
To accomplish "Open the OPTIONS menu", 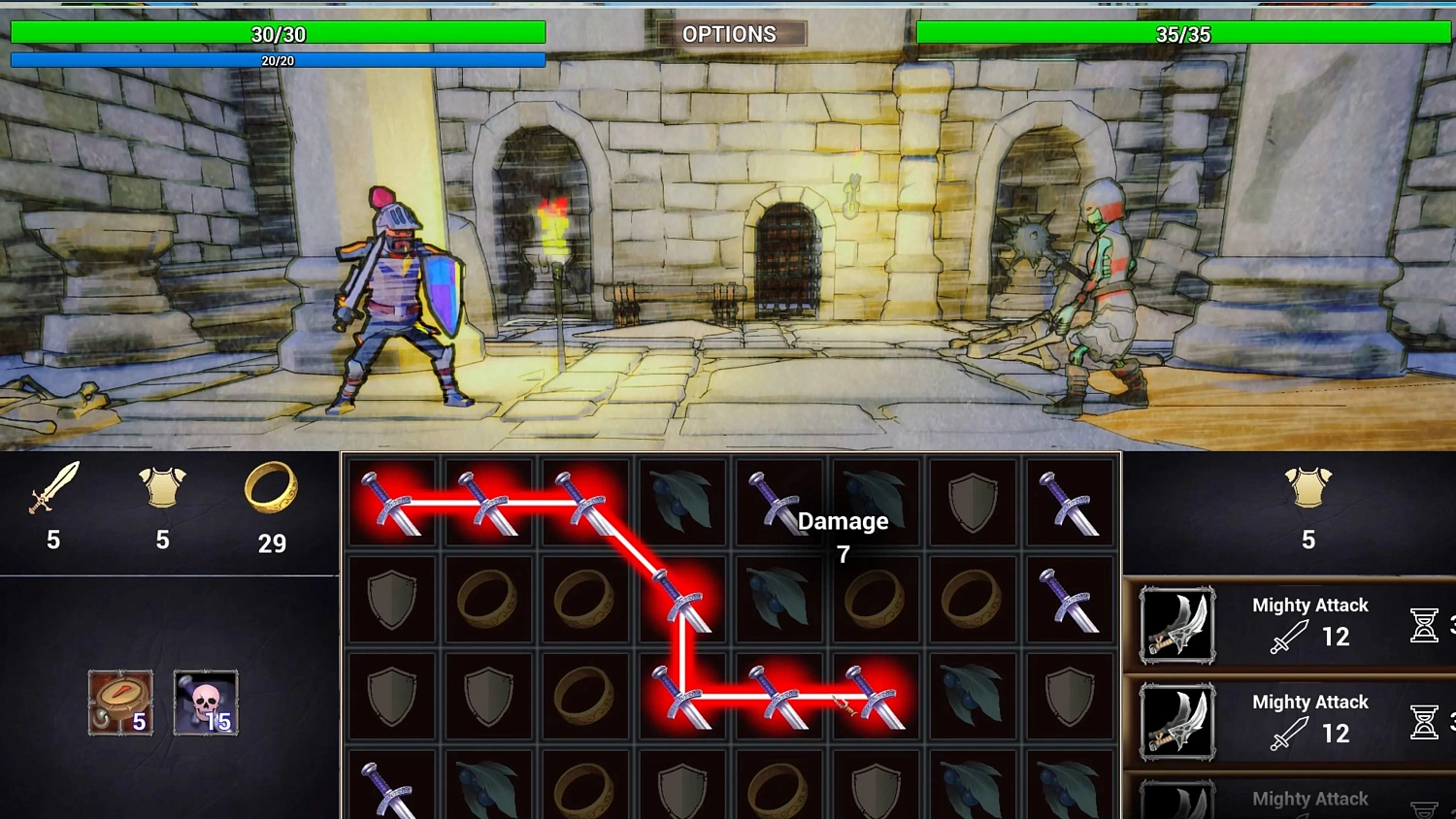I will [x=732, y=33].
